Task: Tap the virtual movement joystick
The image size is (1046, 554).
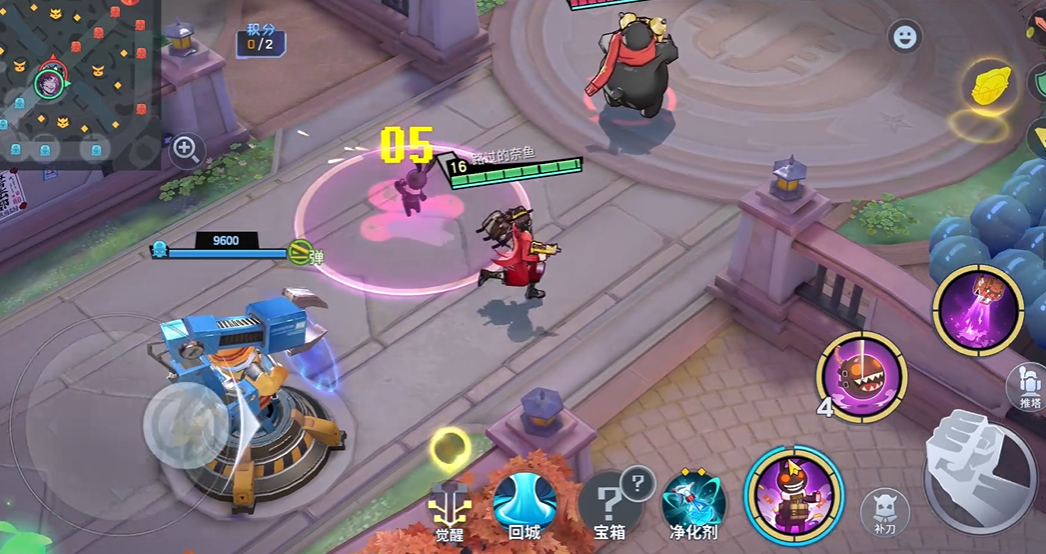Action: tap(189, 424)
